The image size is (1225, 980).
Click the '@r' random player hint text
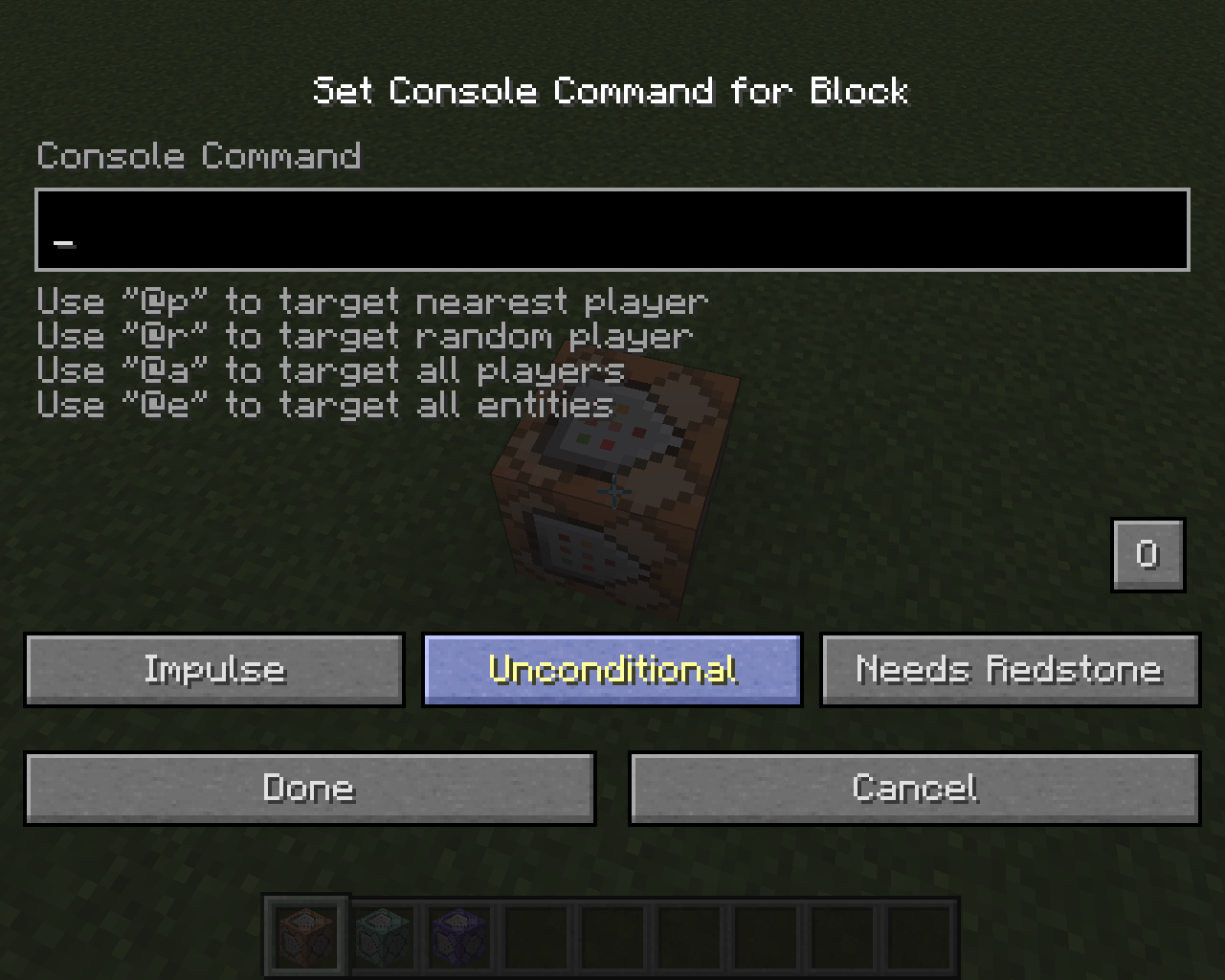point(364,335)
